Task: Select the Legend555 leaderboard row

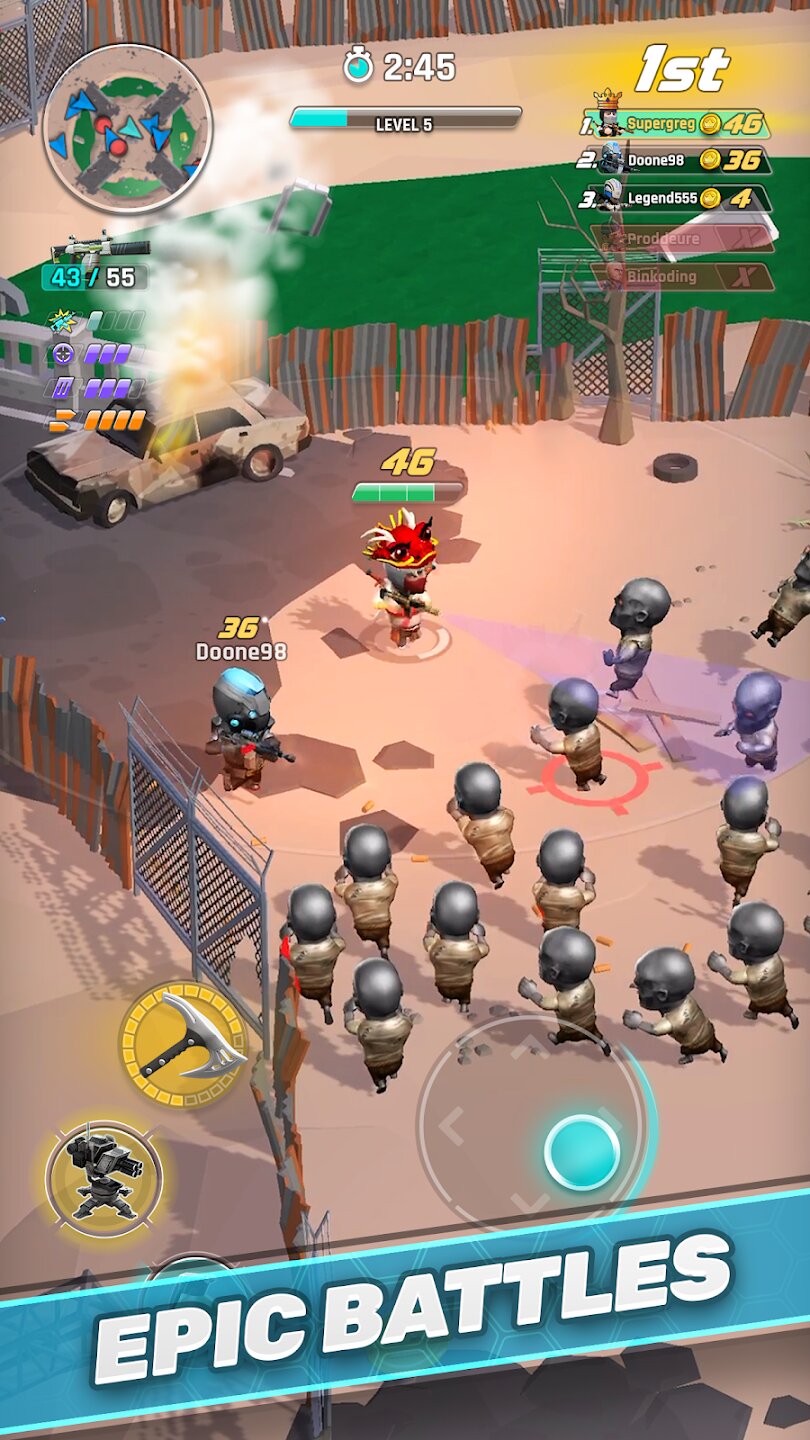Action: (686, 197)
